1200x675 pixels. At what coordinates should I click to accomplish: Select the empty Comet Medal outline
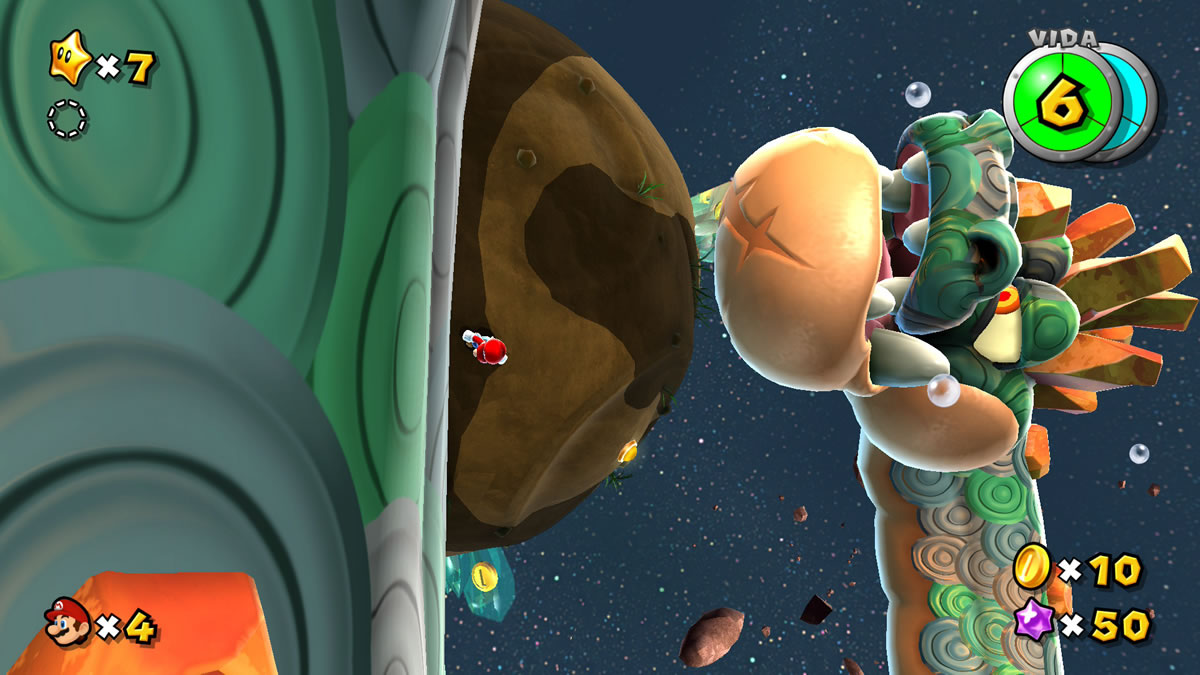[x=67, y=119]
